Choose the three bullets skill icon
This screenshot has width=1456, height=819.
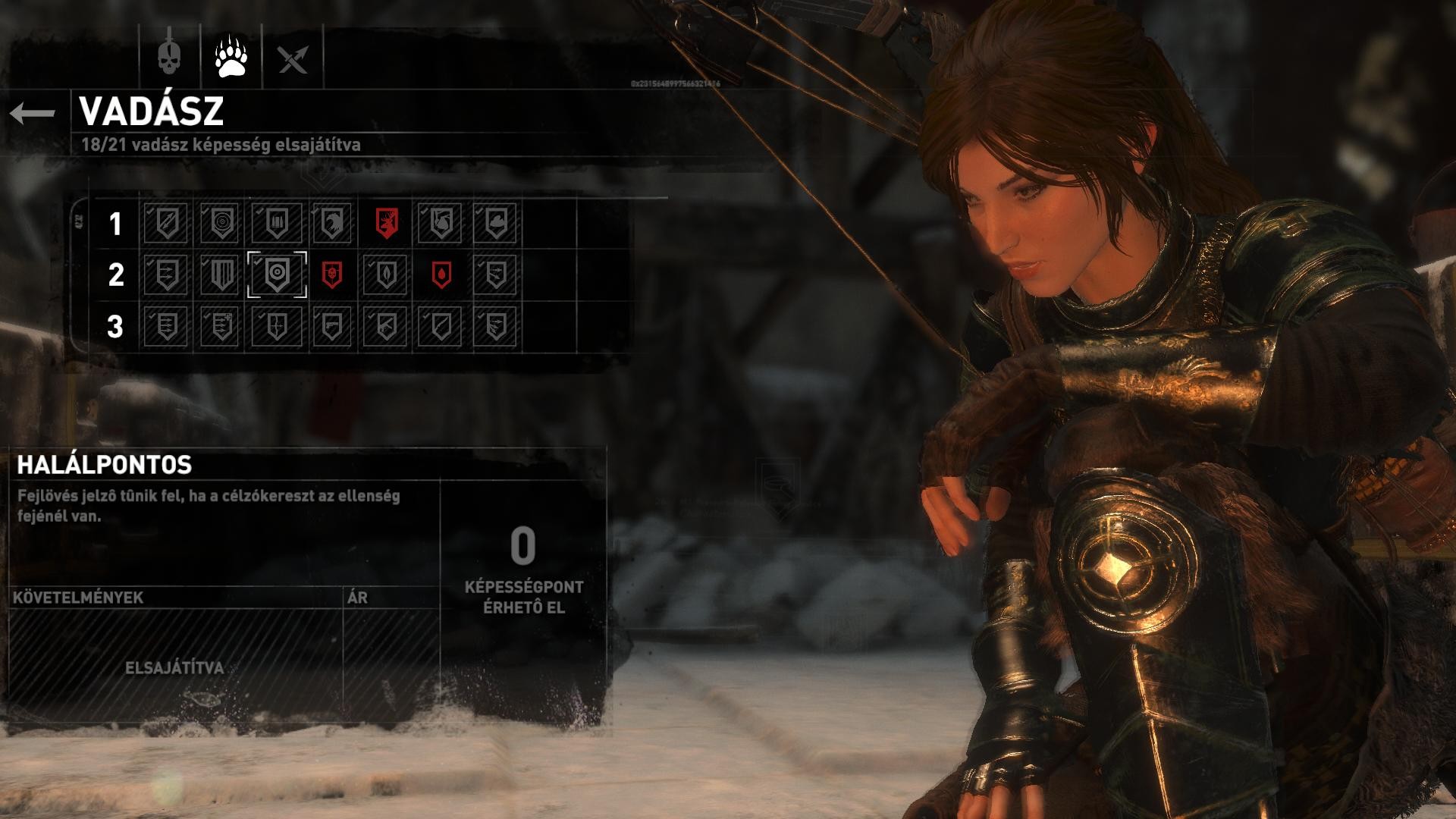pos(277,223)
